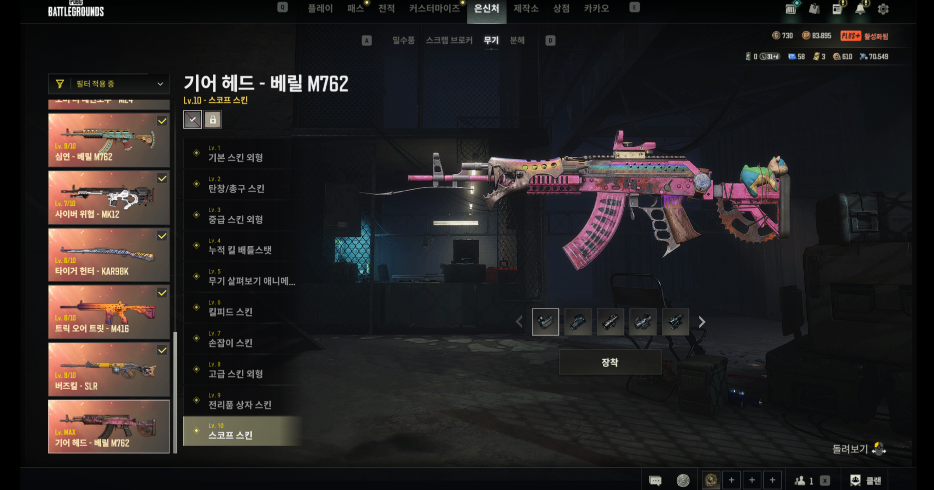The image size is (934, 490).
Task: Pick the 타이거 헌터 - KAR98K skin
Action: [109, 254]
